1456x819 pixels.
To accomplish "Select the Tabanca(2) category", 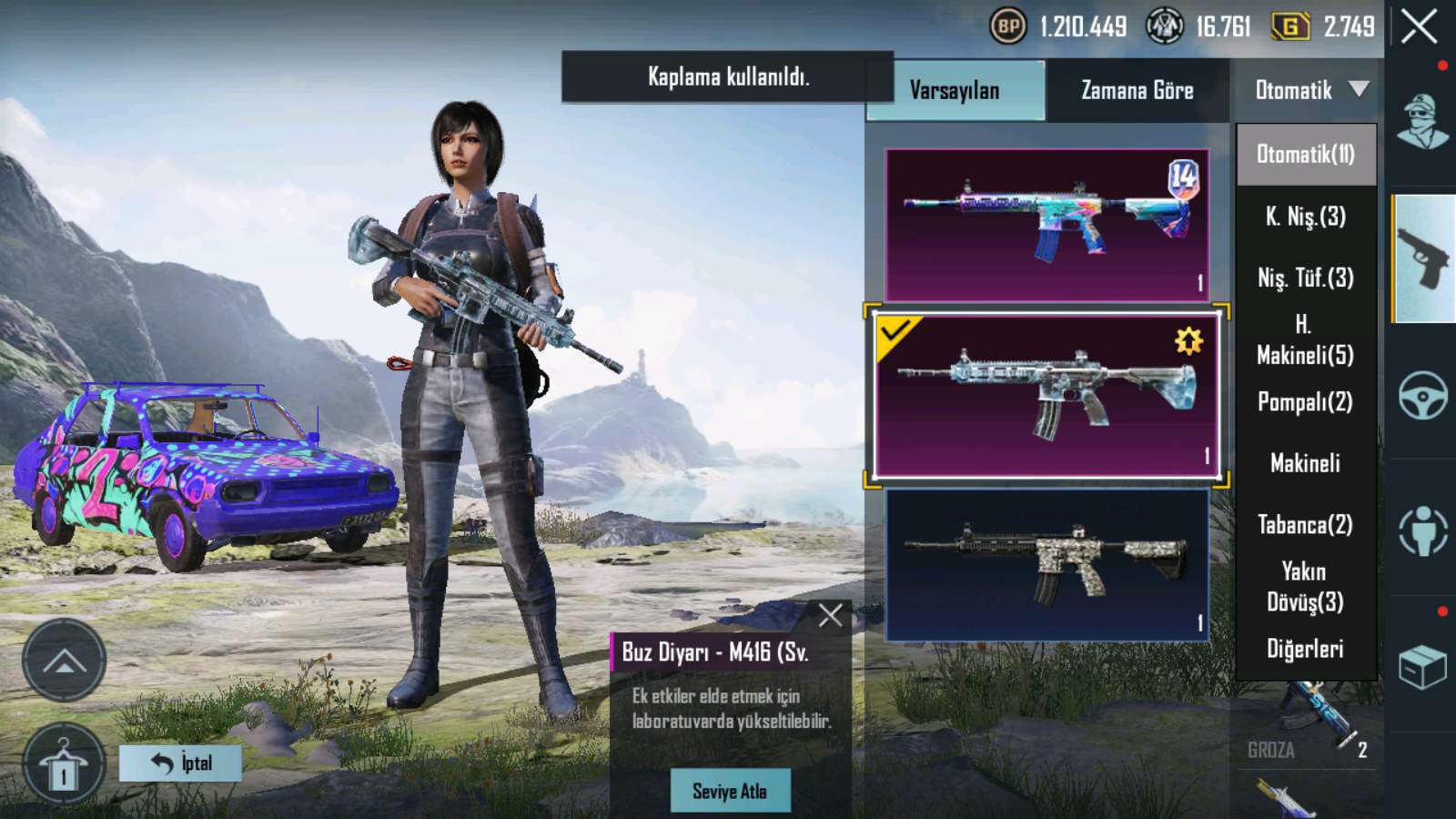I will pos(1305,525).
